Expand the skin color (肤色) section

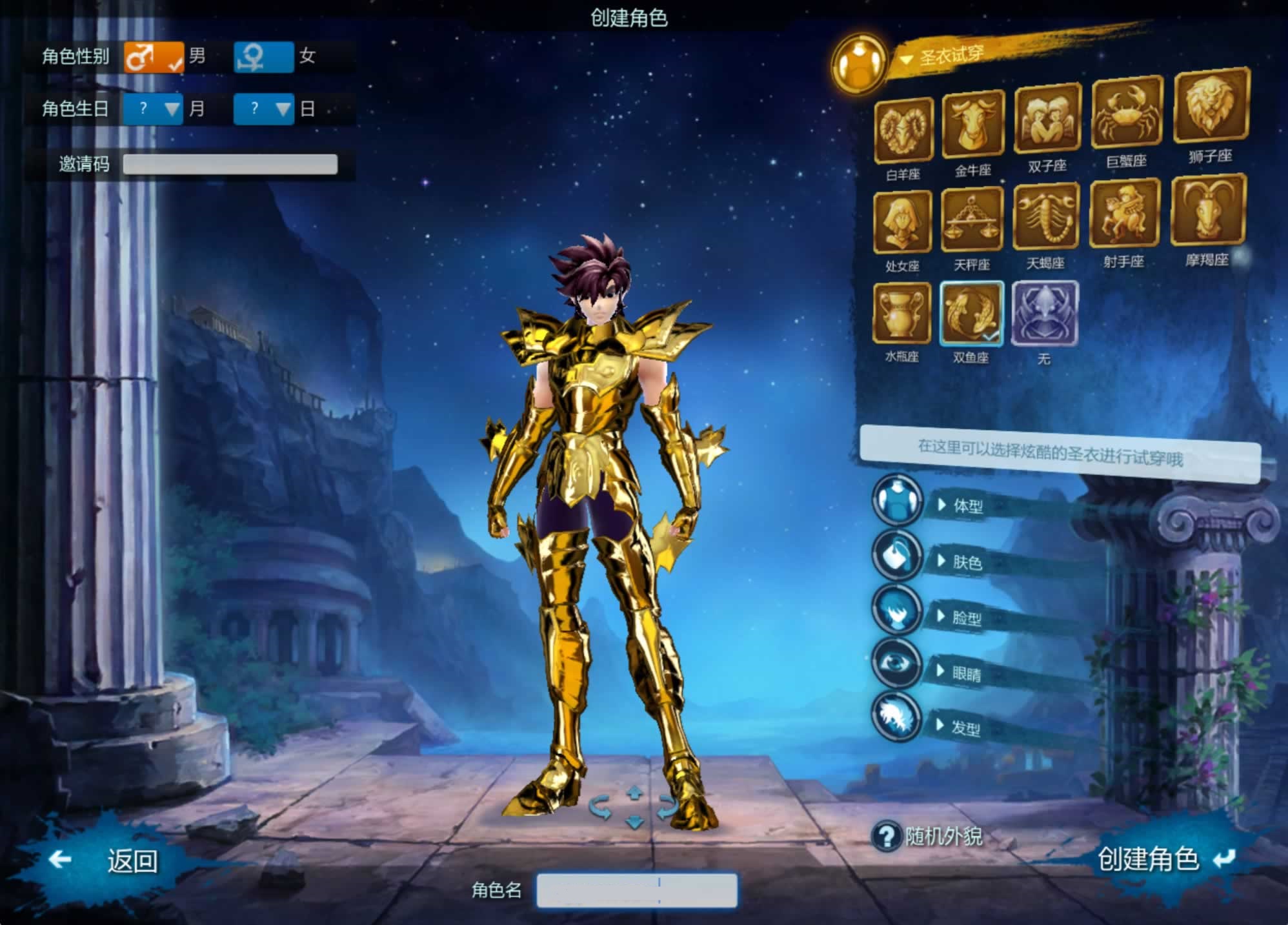pos(966,562)
